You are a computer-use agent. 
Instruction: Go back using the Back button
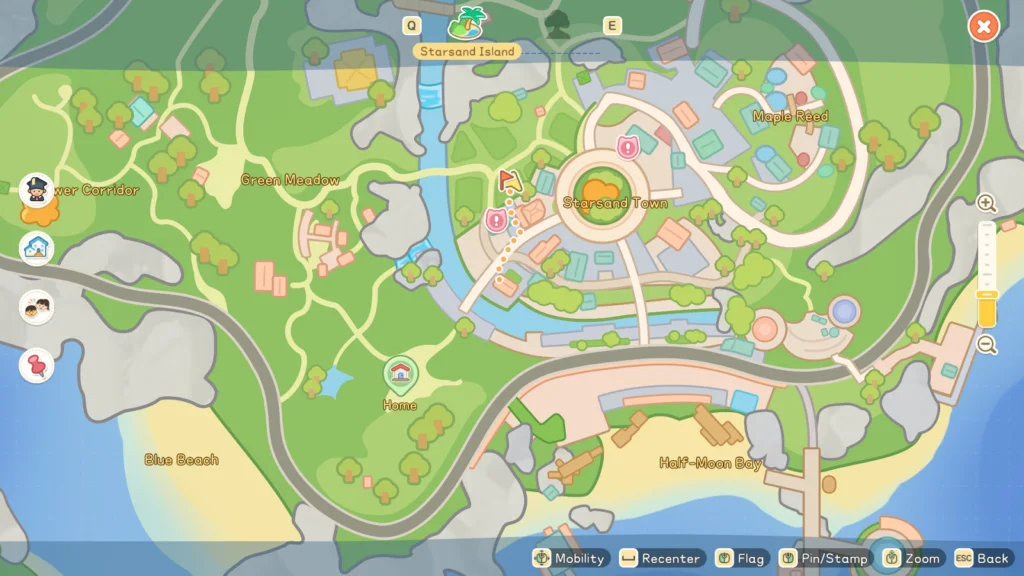(982, 558)
